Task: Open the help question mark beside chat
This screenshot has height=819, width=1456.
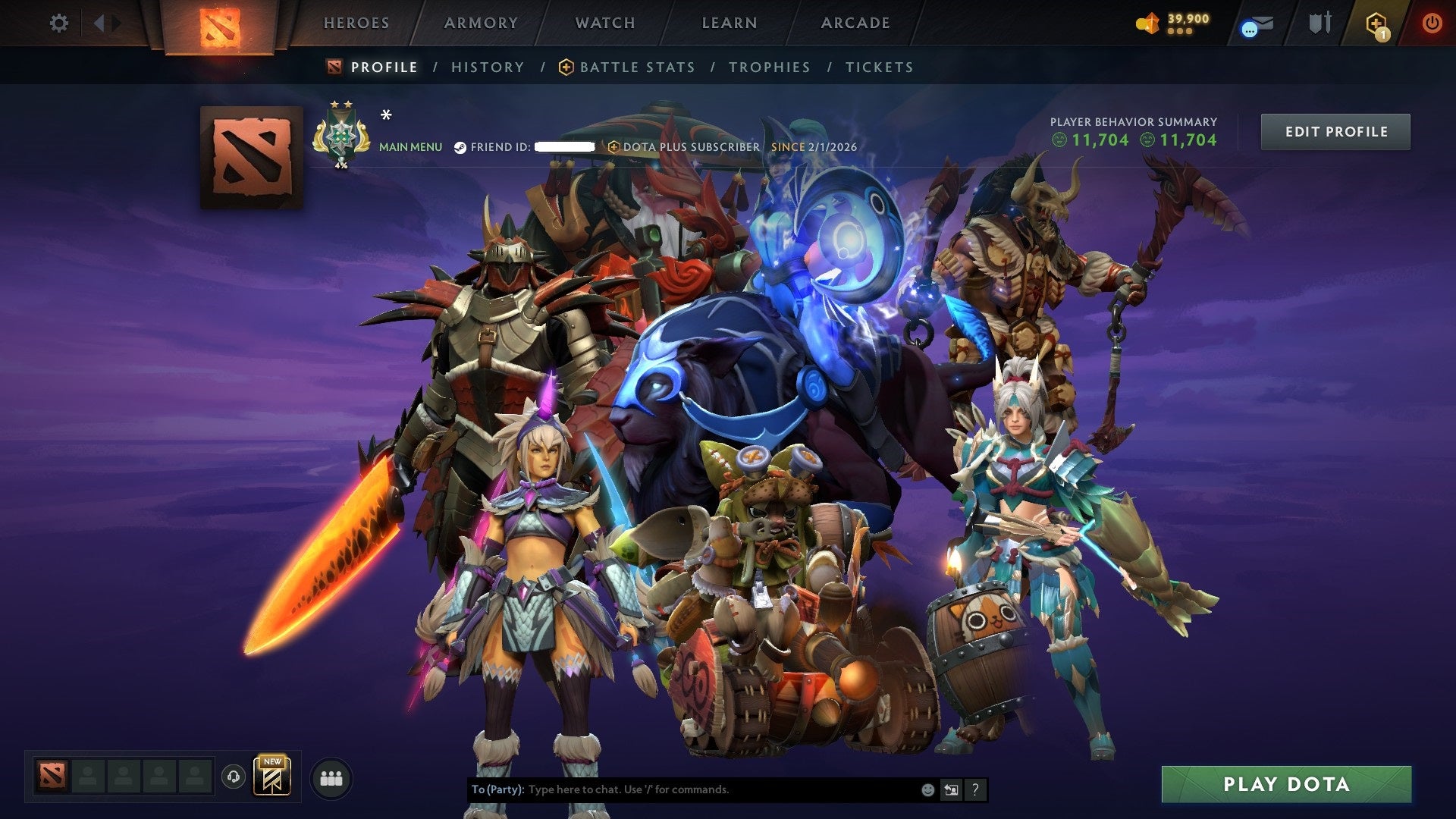Action: tap(974, 789)
